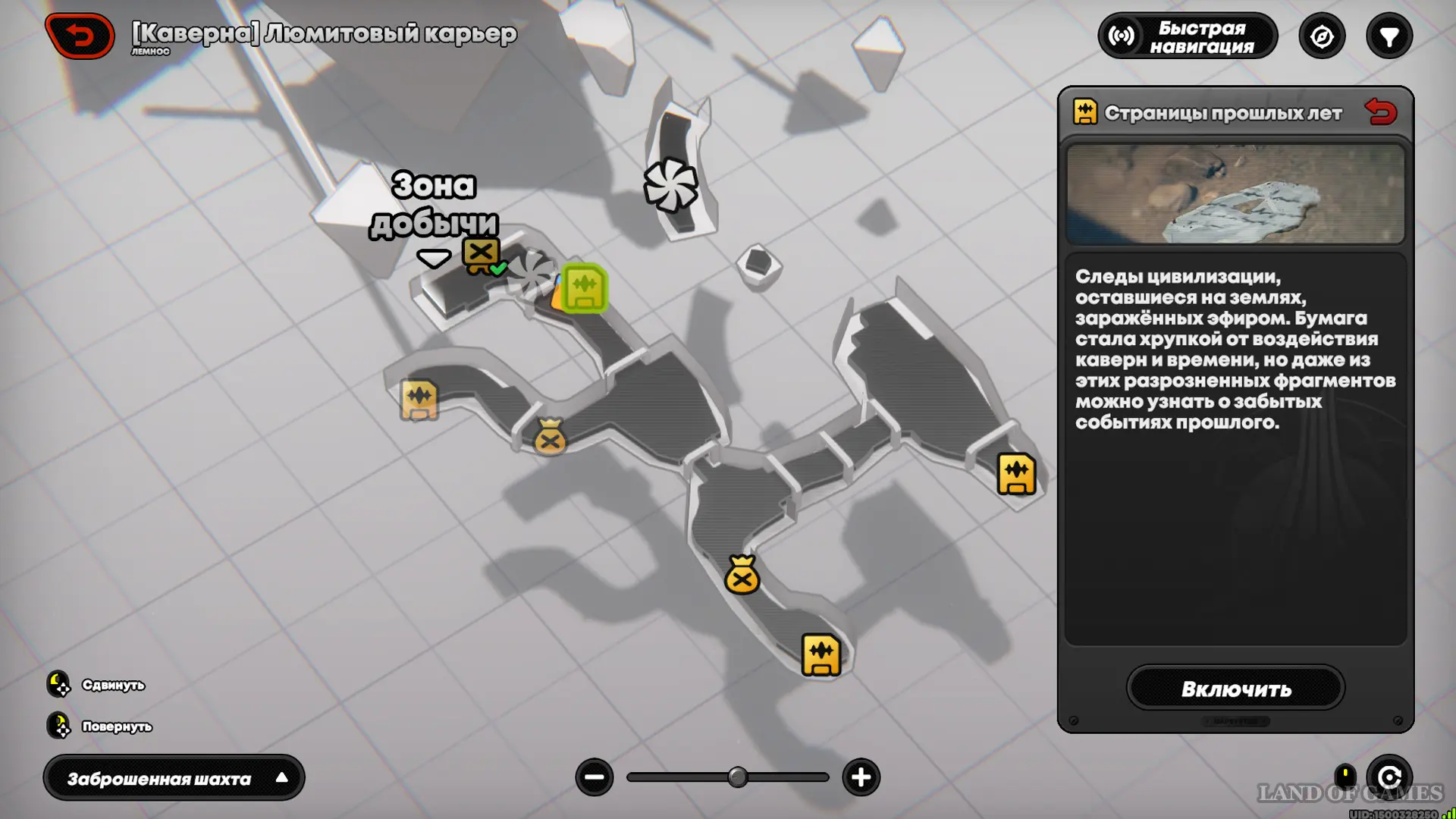Screen dimensions: 1456x819
Task: Open the Заброшенная шахта floor dropdown
Action: pos(174,778)
